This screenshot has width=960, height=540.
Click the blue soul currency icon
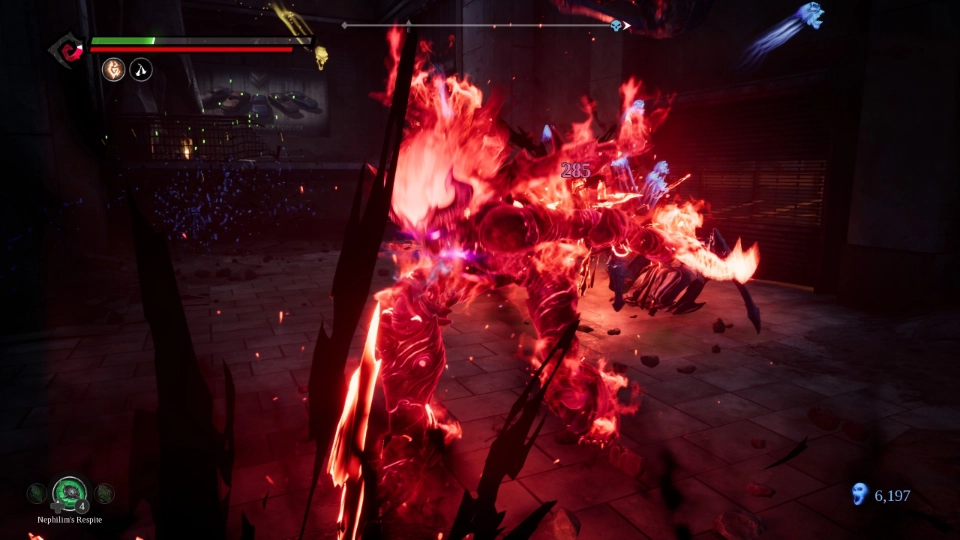[859, 494]
